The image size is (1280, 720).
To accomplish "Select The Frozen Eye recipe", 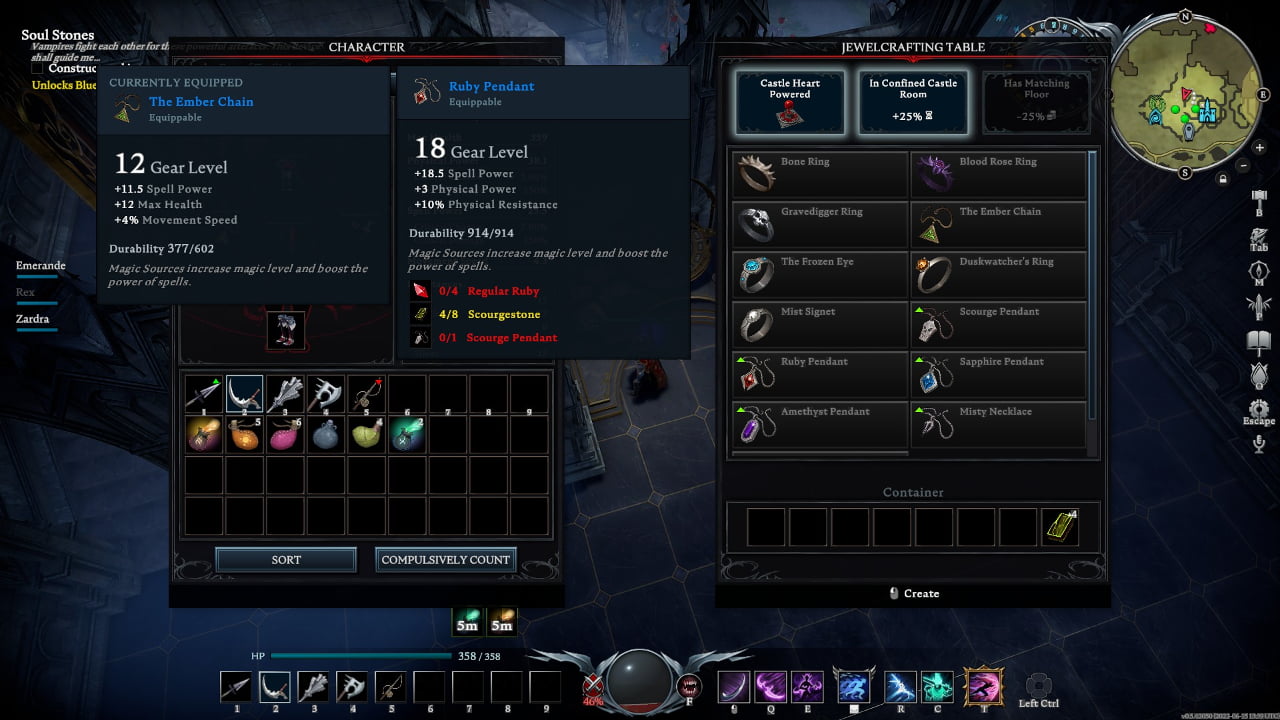I will (x=820, y=275).
